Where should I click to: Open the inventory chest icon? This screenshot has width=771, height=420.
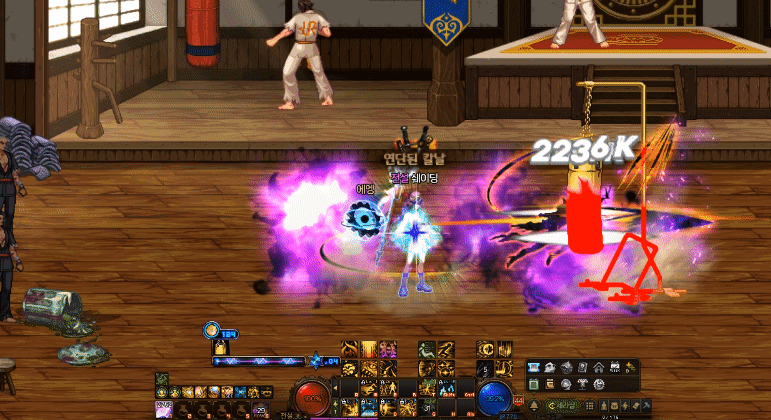(x=615, y=405)
